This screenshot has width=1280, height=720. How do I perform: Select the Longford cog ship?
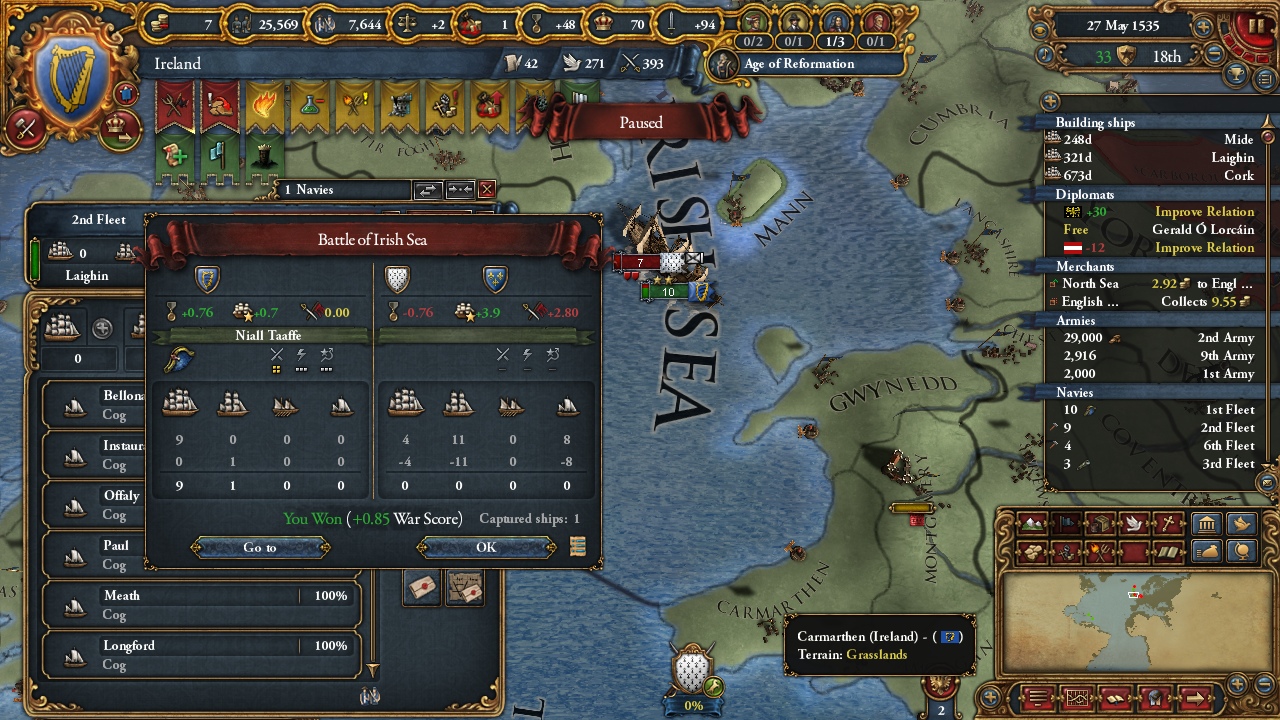point(201,654)
